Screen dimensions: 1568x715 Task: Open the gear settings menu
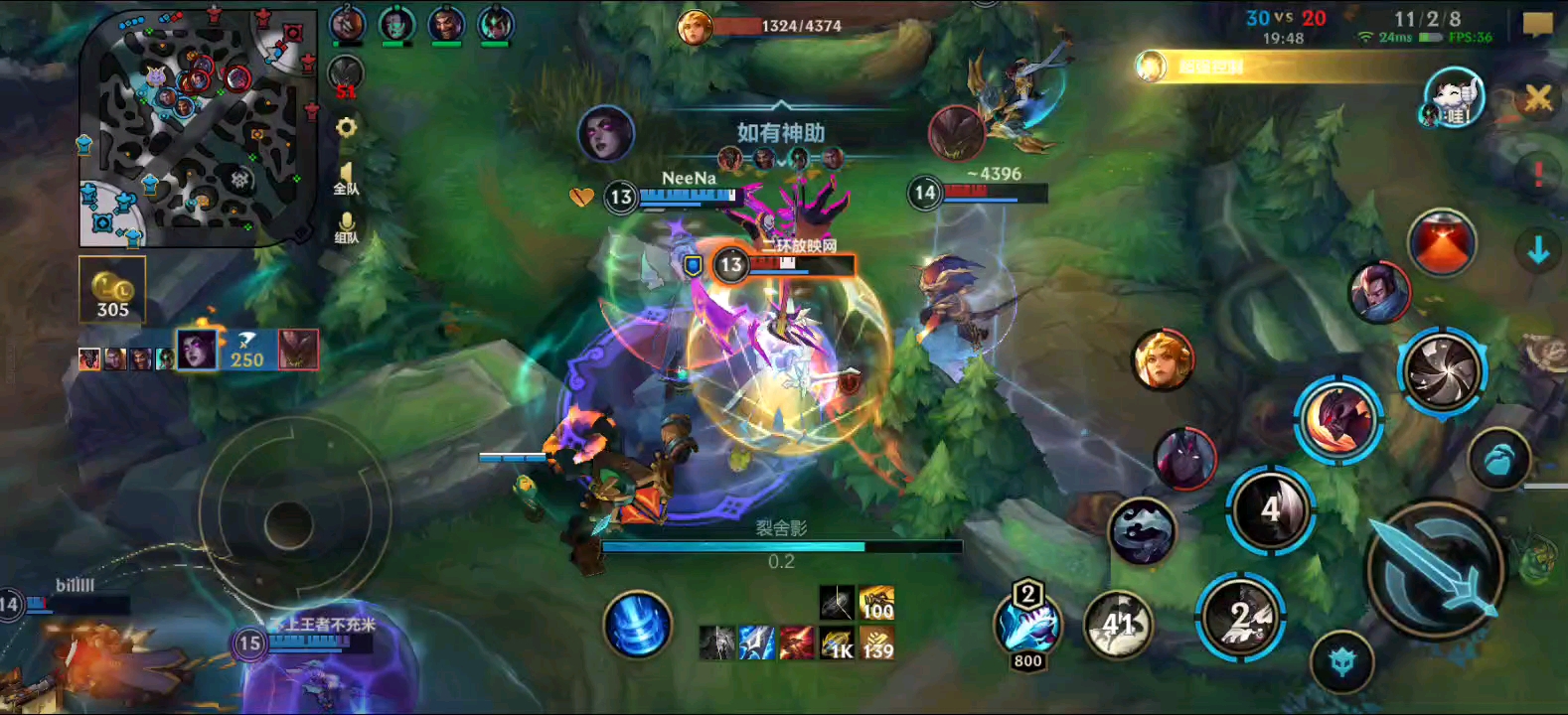pyautogui.click(x=346, y=128)
